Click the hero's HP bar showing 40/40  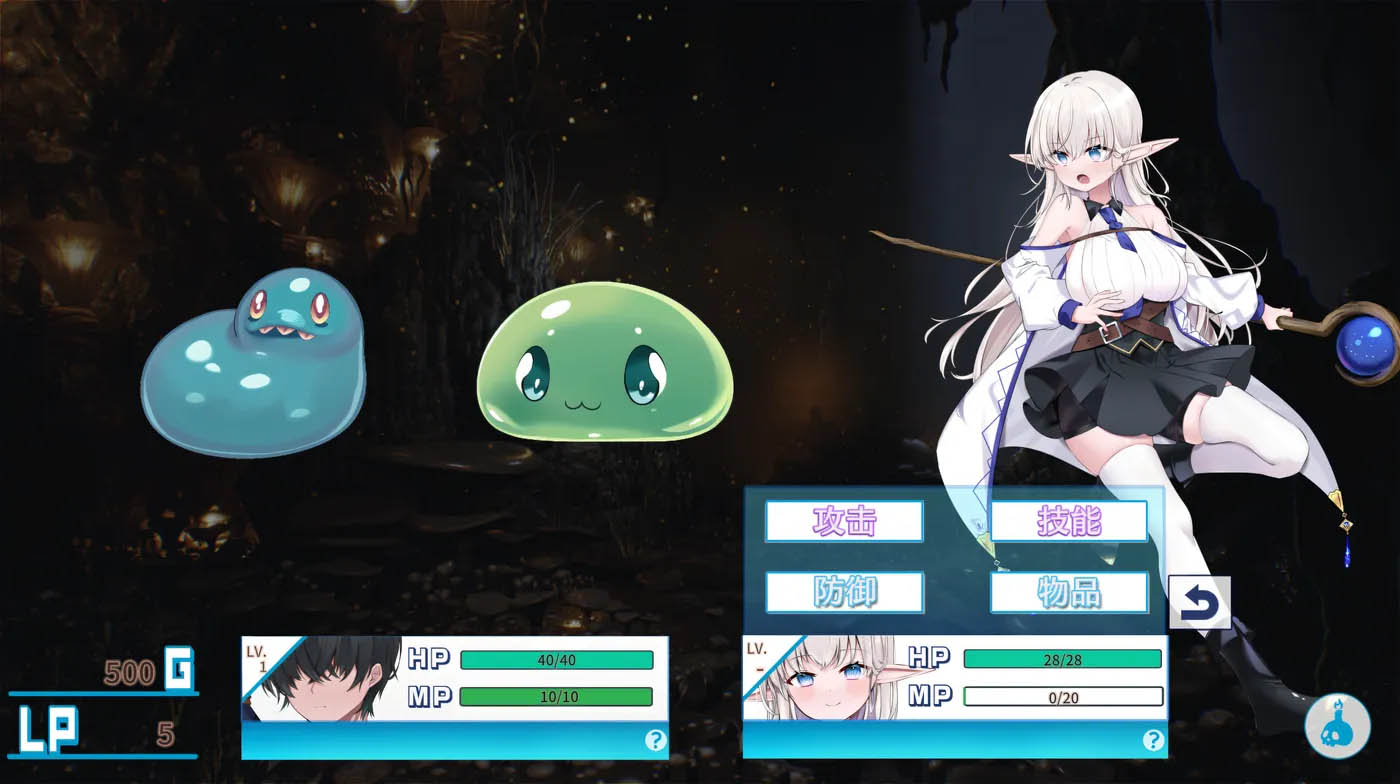tap(555, 659)
